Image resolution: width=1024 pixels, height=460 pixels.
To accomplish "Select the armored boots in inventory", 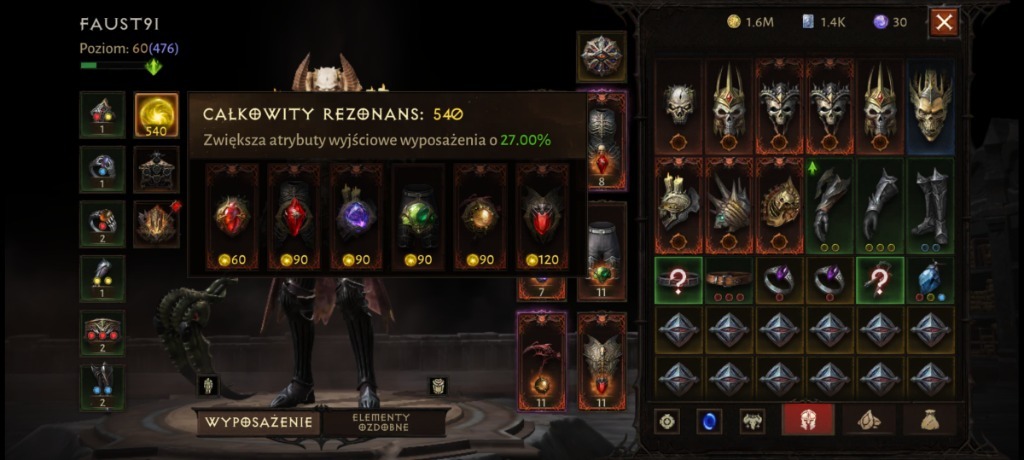I will click(931, 204).
